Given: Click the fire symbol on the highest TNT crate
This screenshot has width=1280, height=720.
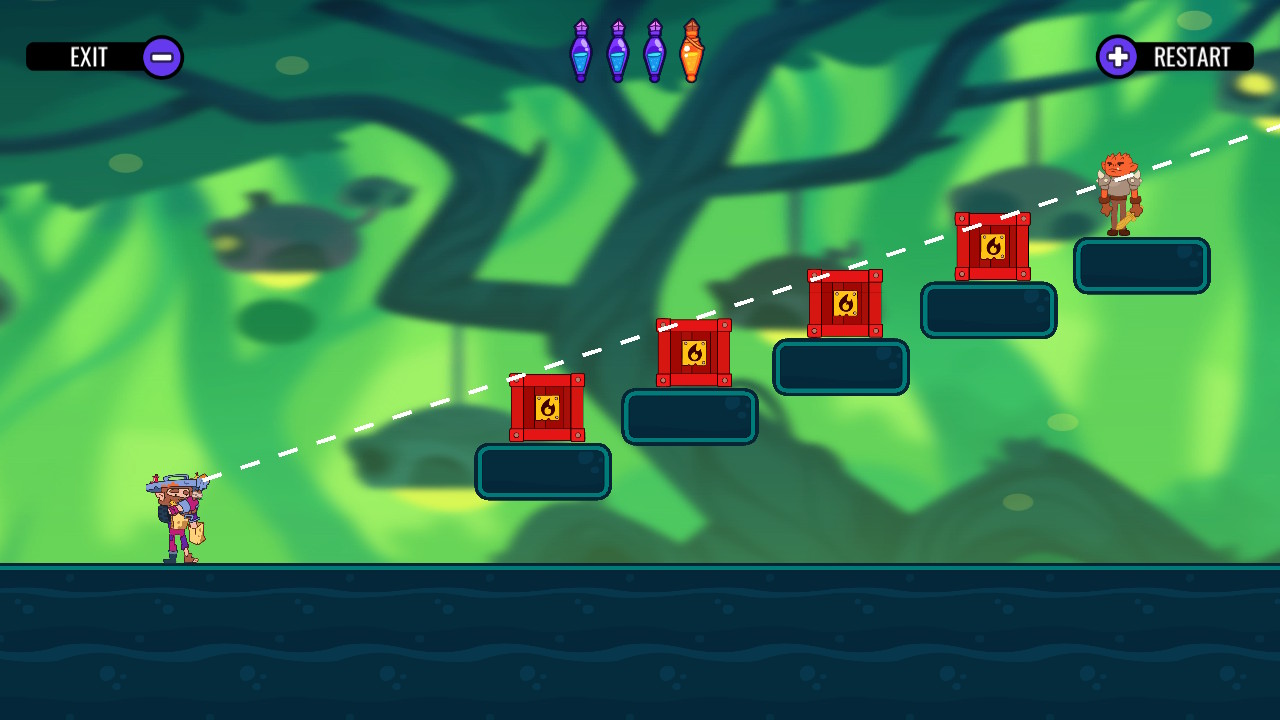Looking at the screenshot, I should pos(992,245).
